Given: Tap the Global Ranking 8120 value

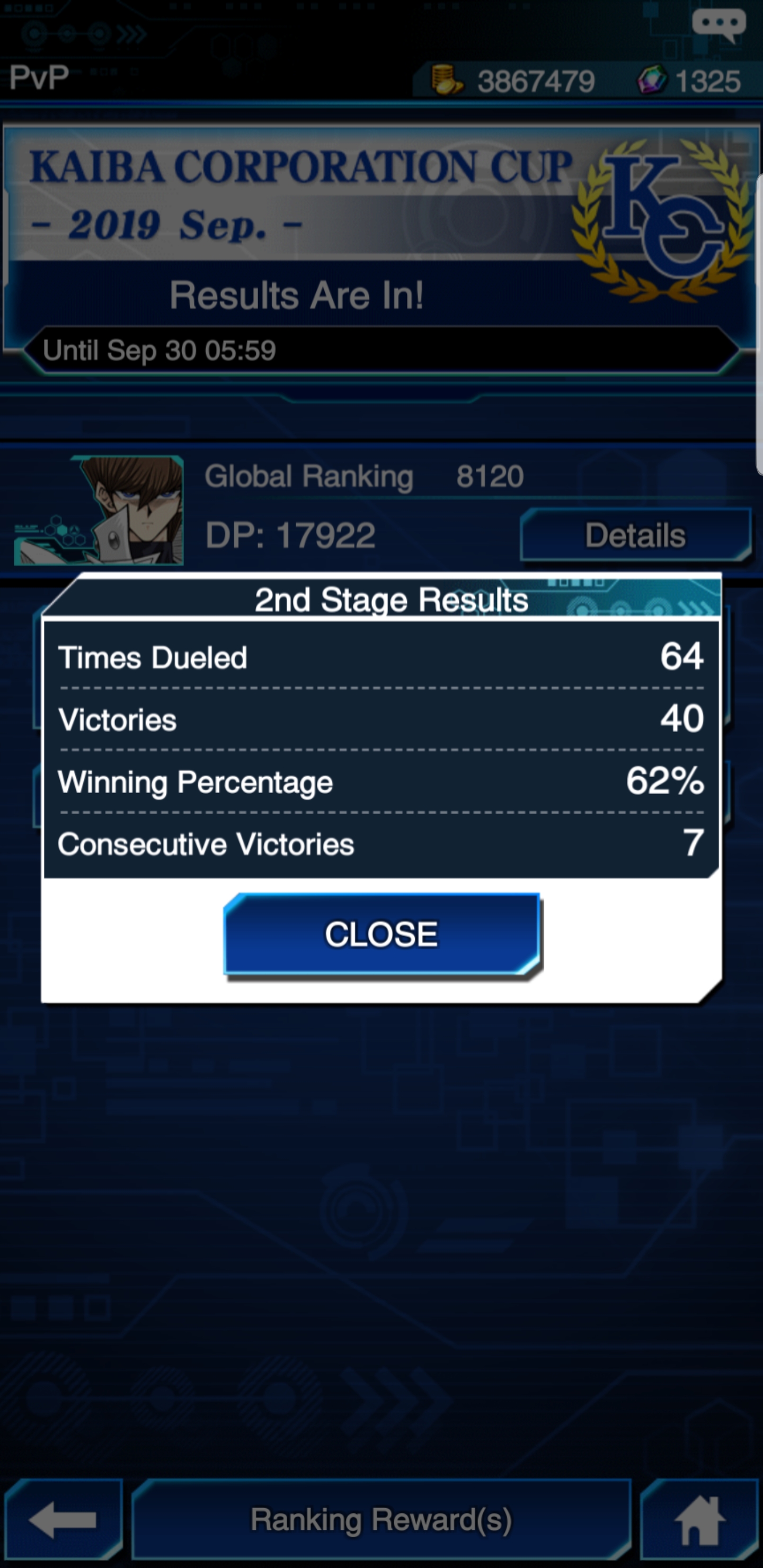Looking at the screenshot, I should pos(490,476).
